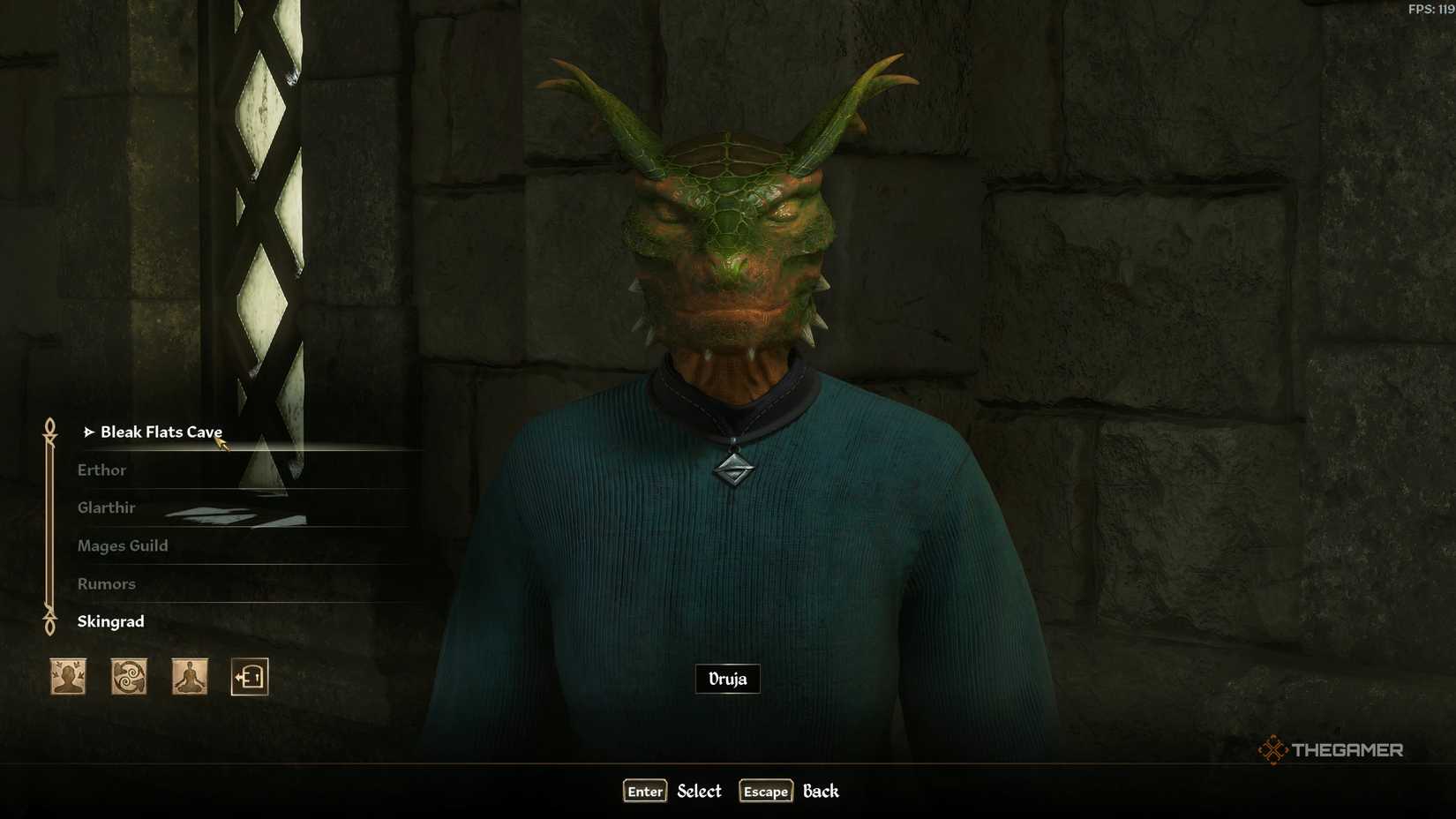
Task: Click the topic list scrollbar track
Action: (49, 525)
